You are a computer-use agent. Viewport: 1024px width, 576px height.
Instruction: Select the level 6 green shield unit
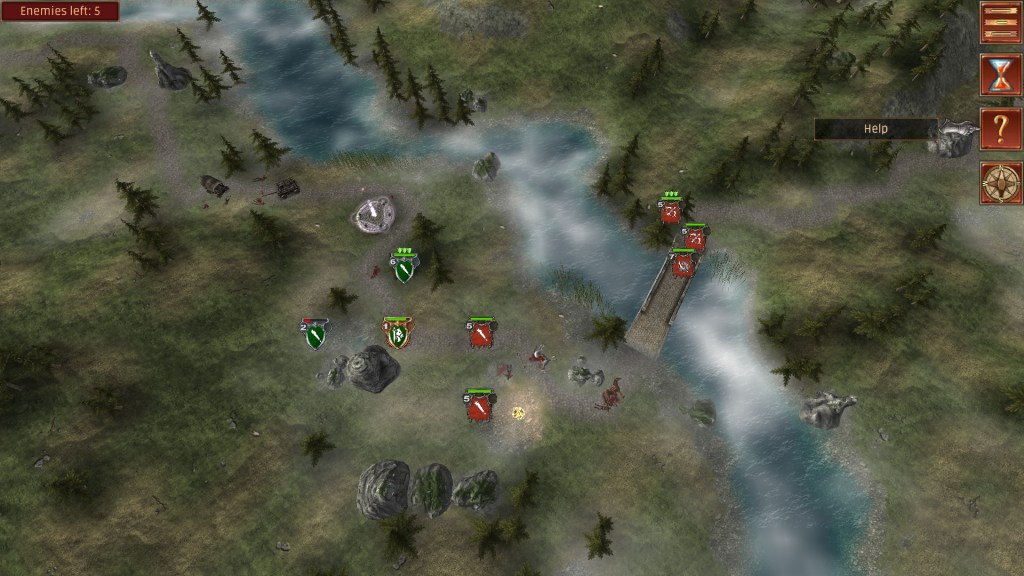click(404, 268)
